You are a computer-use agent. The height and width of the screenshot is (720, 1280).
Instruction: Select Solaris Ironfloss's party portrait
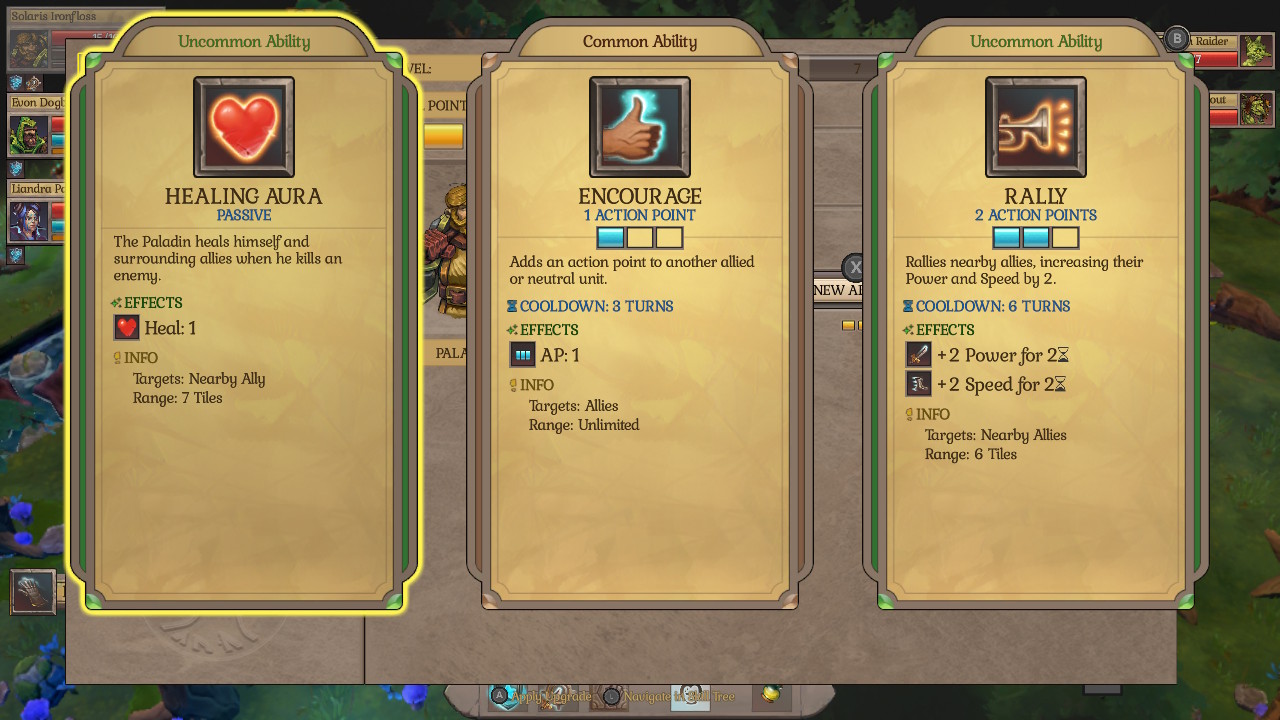click(29, 49)
